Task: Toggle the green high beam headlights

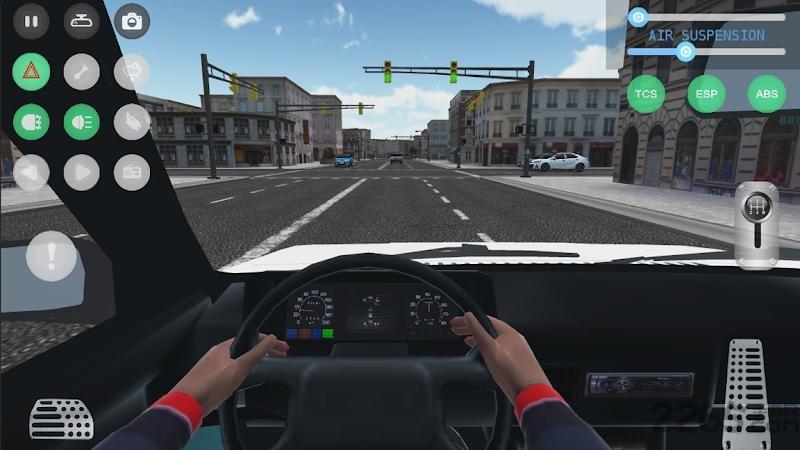Action: pyautogui.click(x=81, y=122)
